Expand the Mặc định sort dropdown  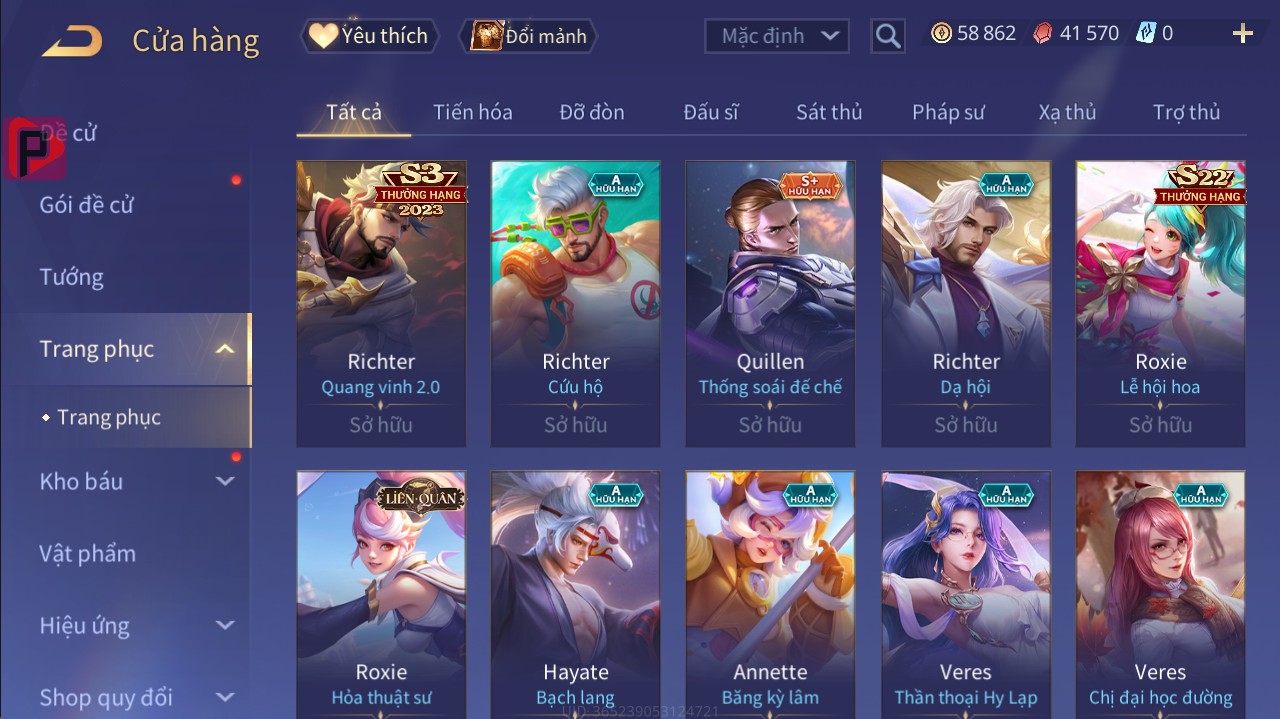(777, 36)
